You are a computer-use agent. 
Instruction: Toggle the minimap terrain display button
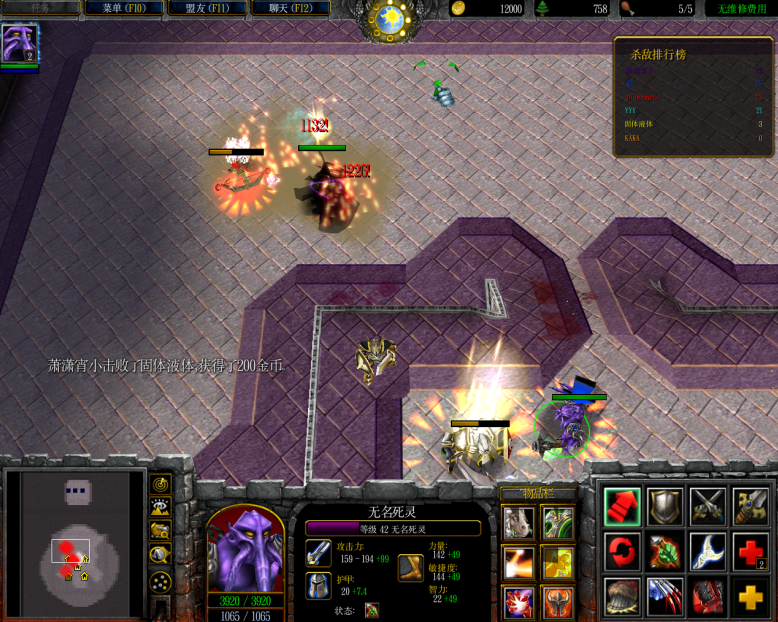pyautogui.click(x=160, y=507)
